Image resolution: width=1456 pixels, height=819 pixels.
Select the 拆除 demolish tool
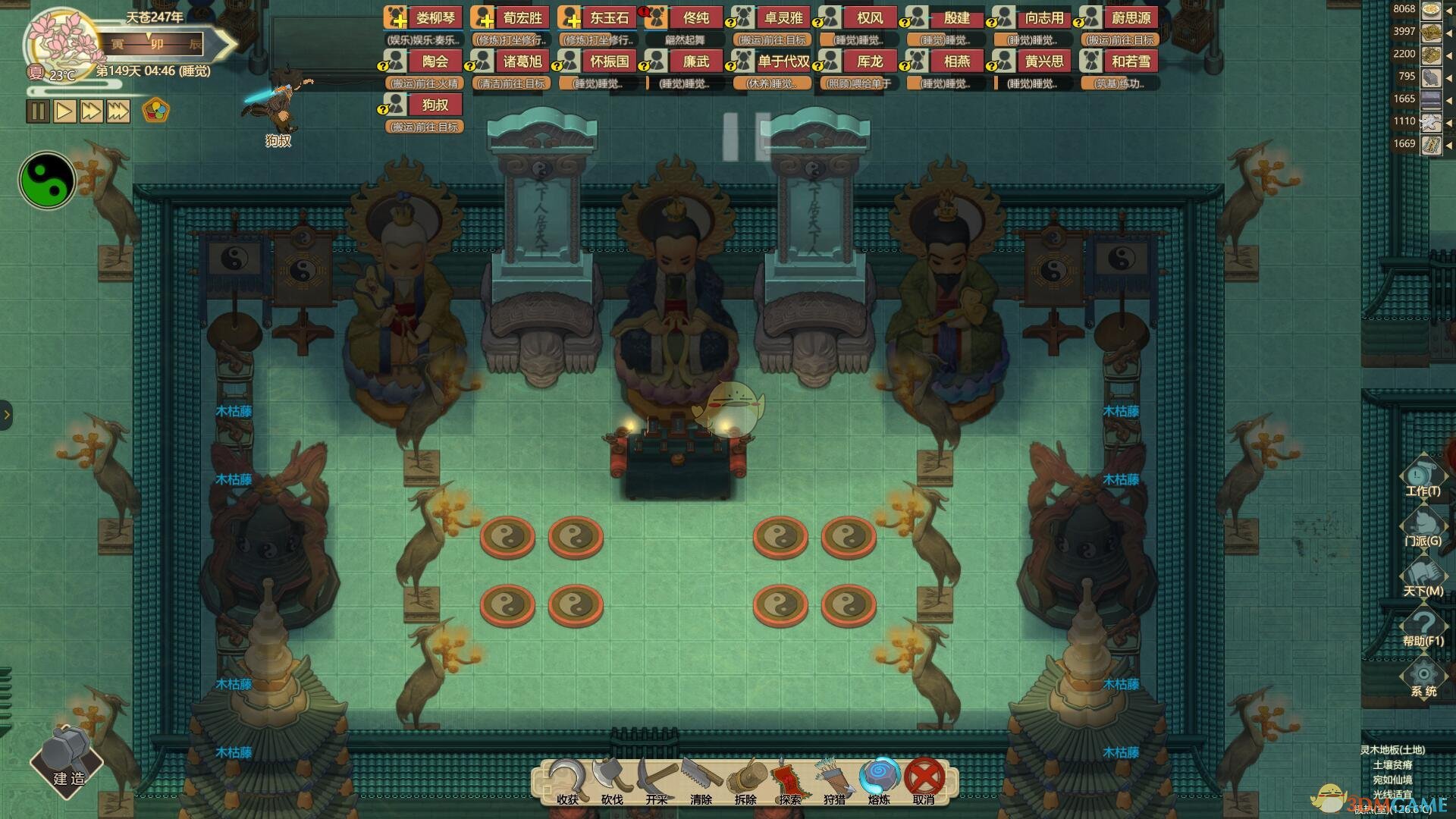point(745,780)
